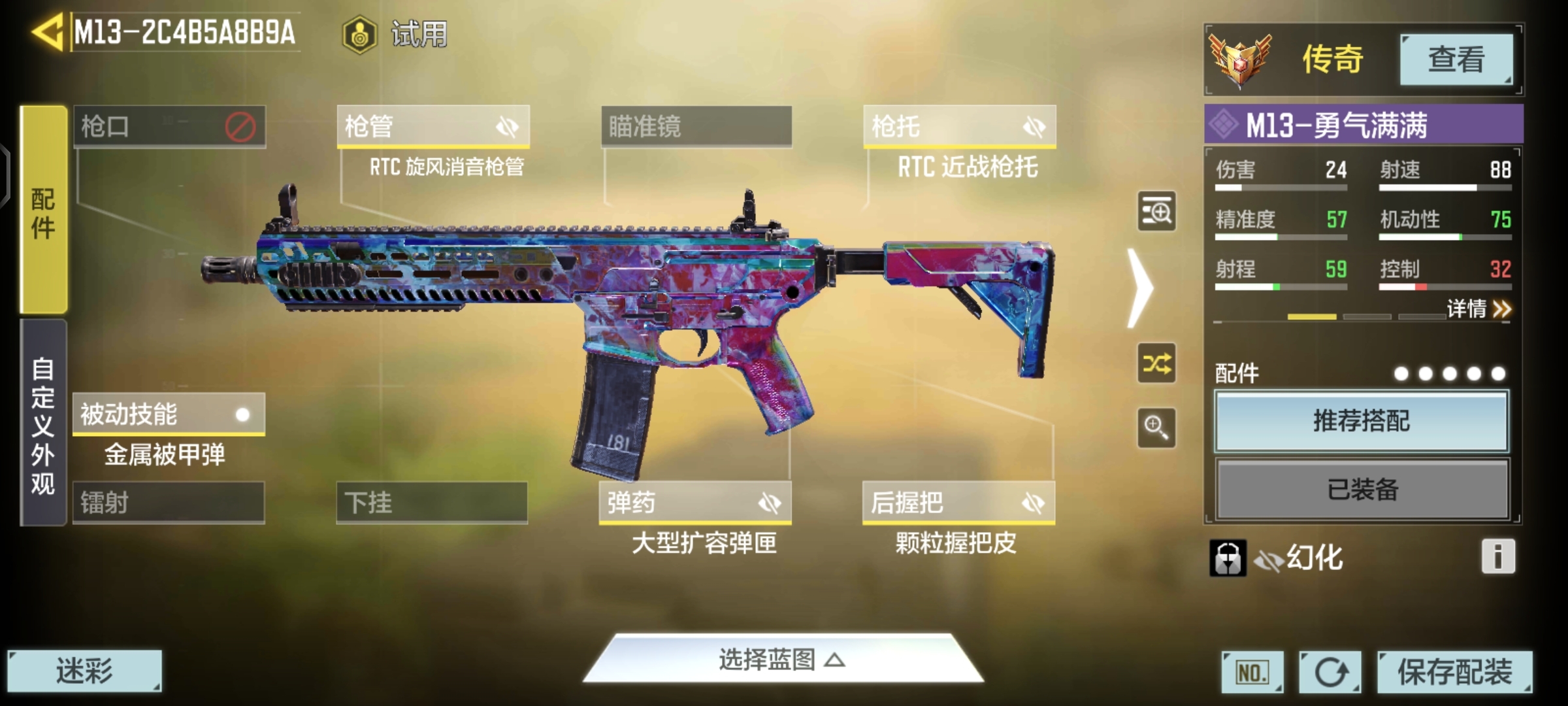The width and height of the screenshot is (1568, 706).
Task: Open the 枪托 stock attachment slot
Action: [959, 126]
